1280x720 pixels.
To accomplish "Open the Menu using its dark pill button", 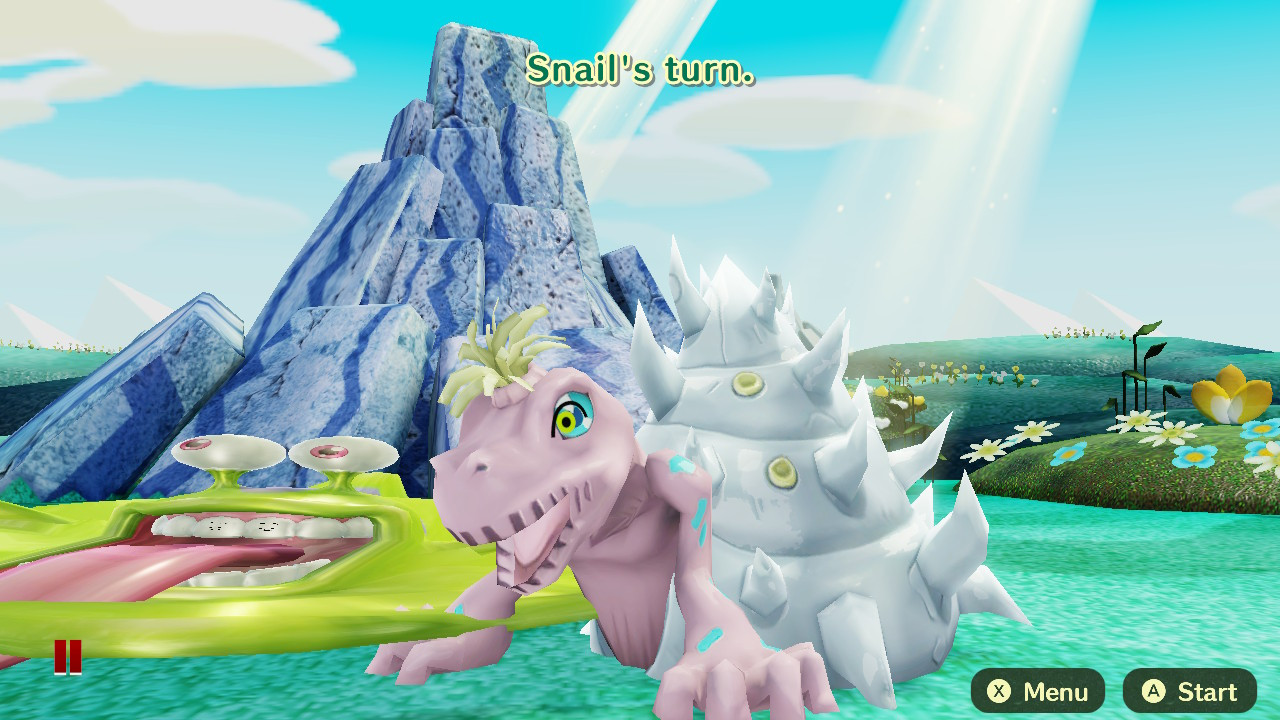I will pos(1037,691).
